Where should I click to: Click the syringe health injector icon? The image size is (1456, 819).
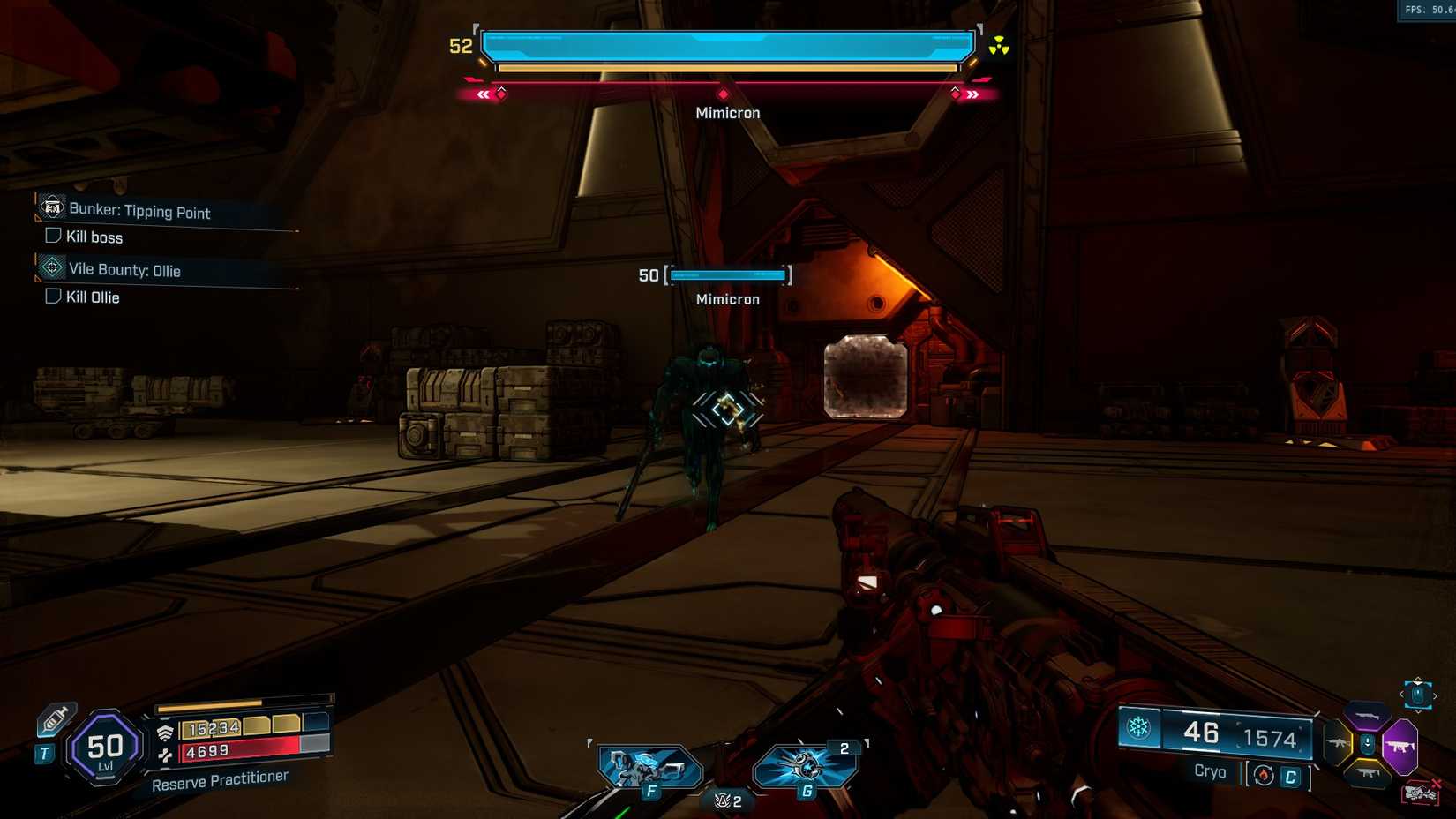(x=55, y=718)
